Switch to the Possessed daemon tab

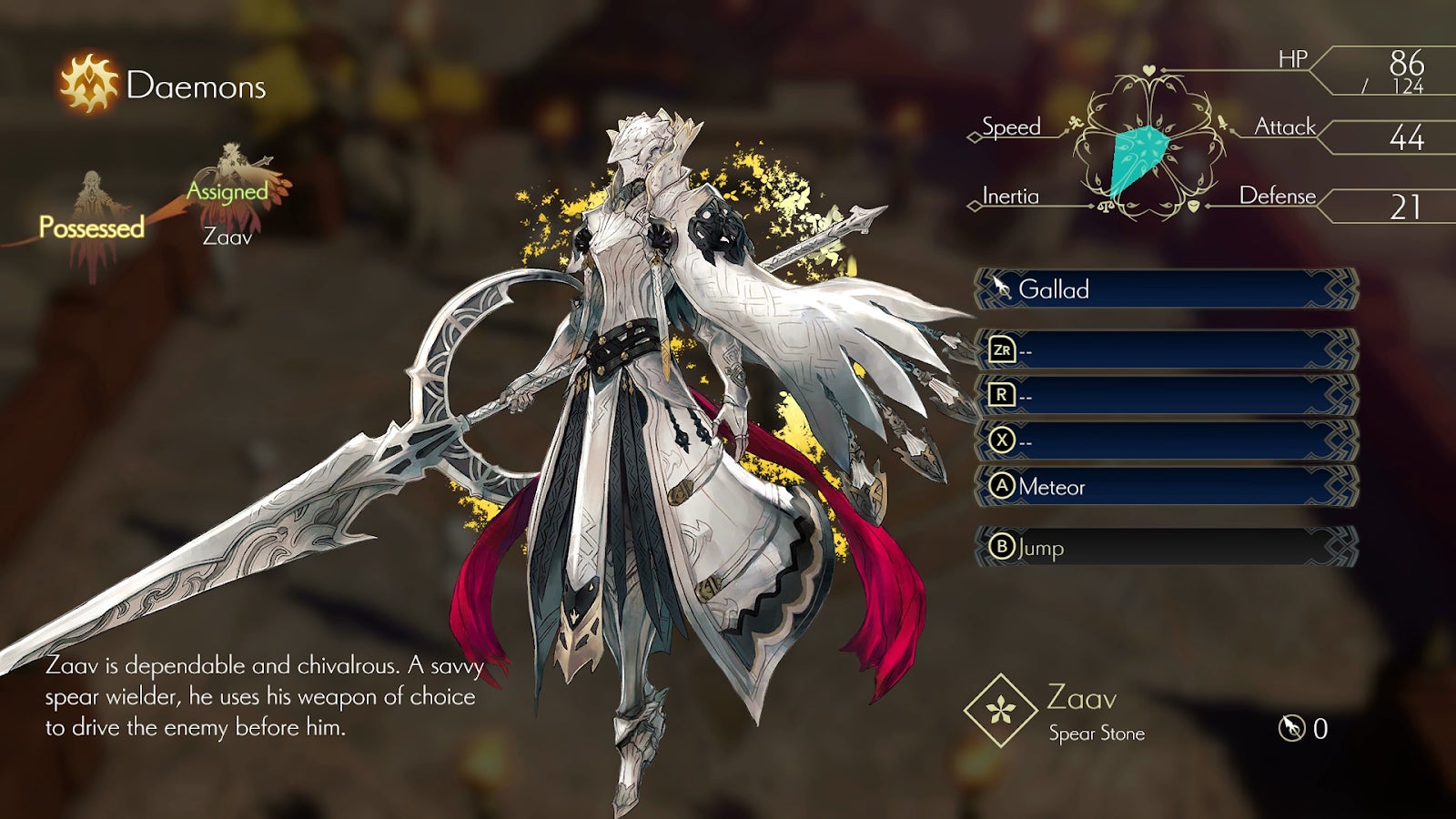[x=91, y=226]
